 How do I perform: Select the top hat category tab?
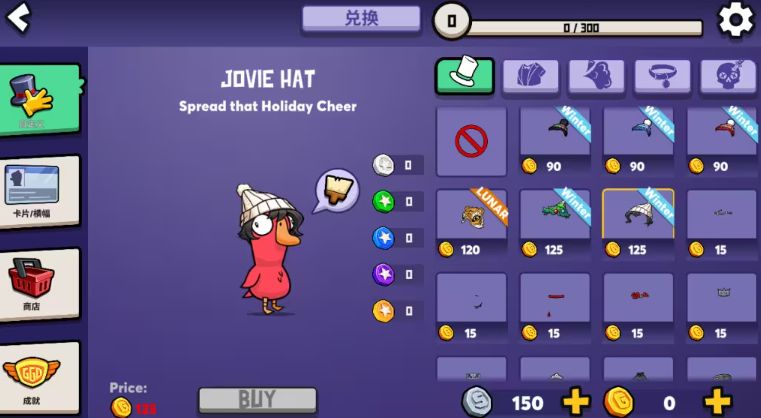pyautogui.click(x=465, y=75)
